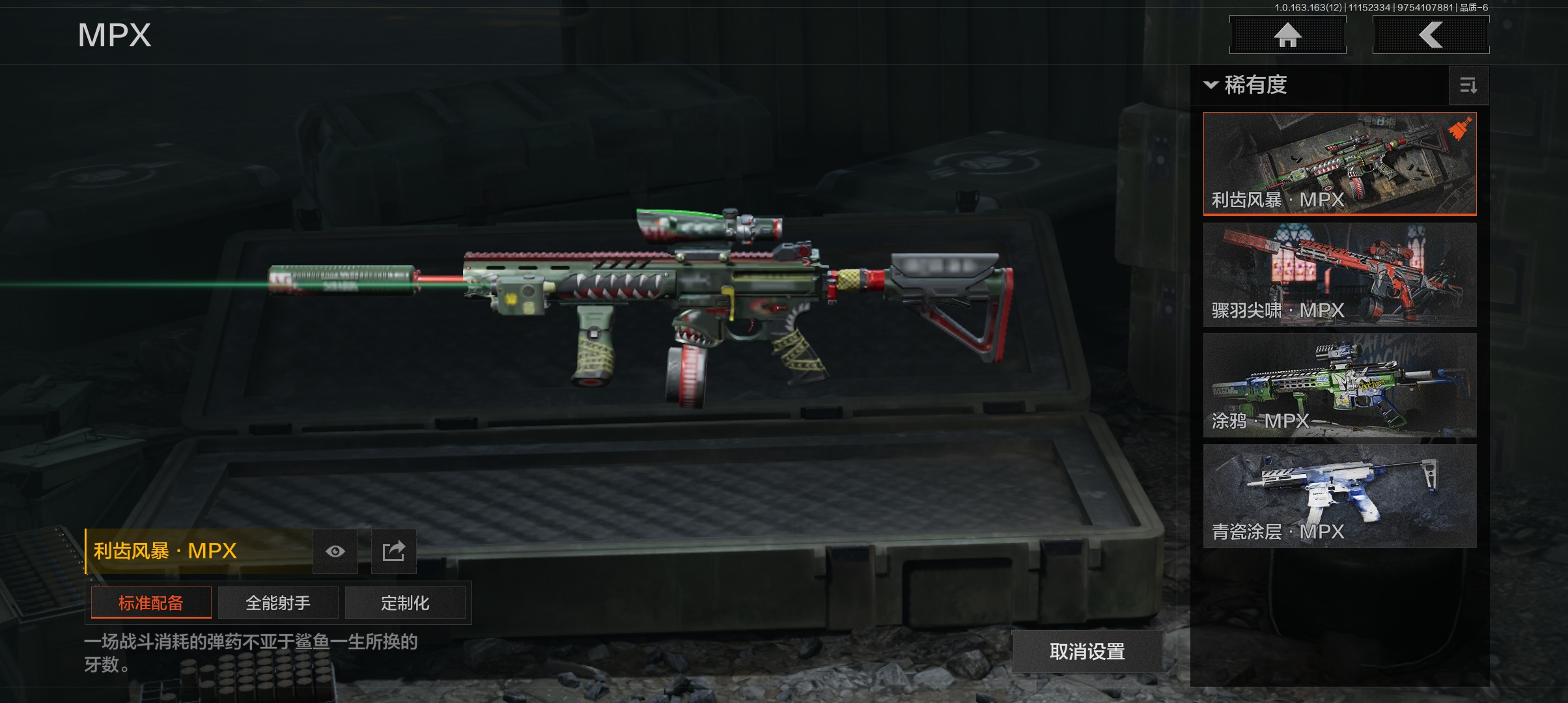Share the weapon skin
Screen dimensions: 1568x703
(x=393, y=551)
